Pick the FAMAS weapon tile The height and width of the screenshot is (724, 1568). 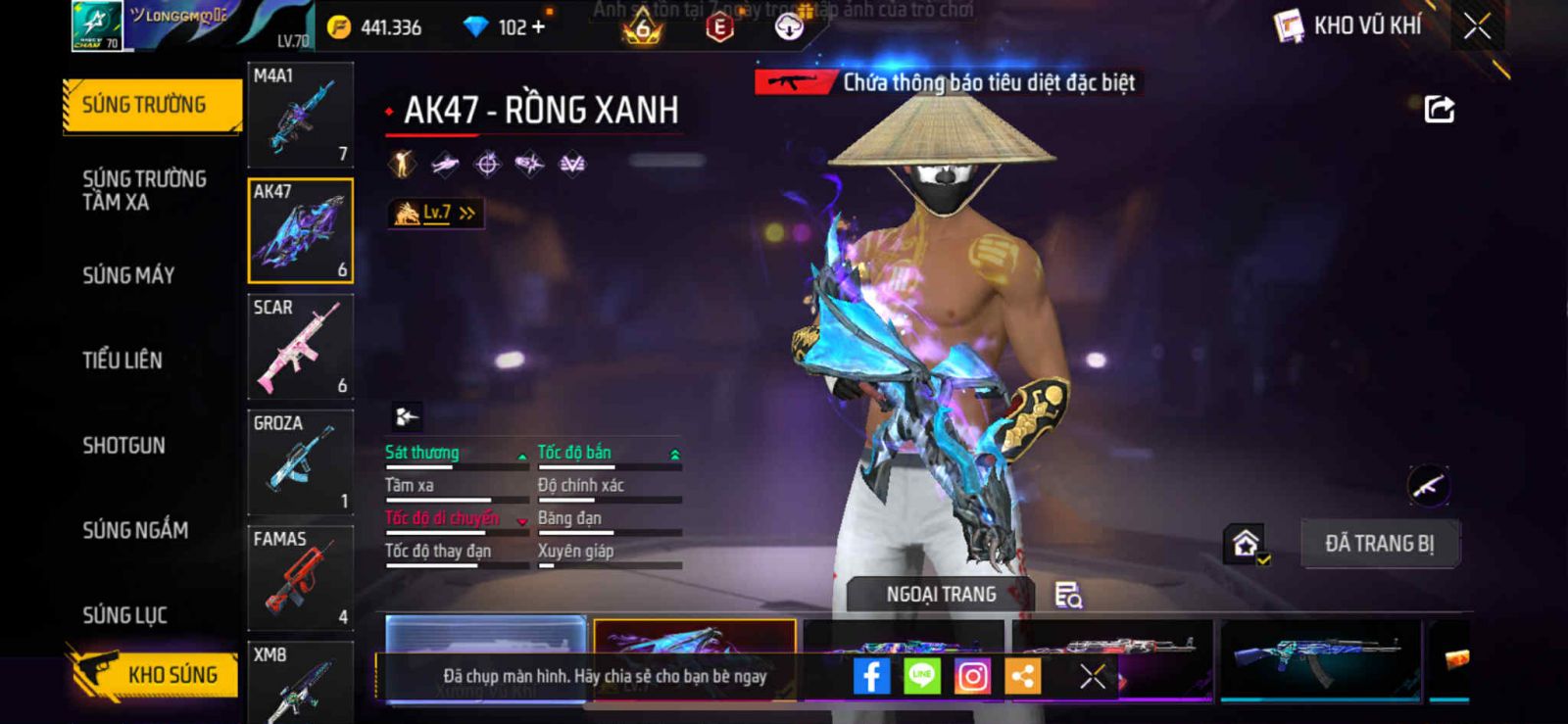300,578
